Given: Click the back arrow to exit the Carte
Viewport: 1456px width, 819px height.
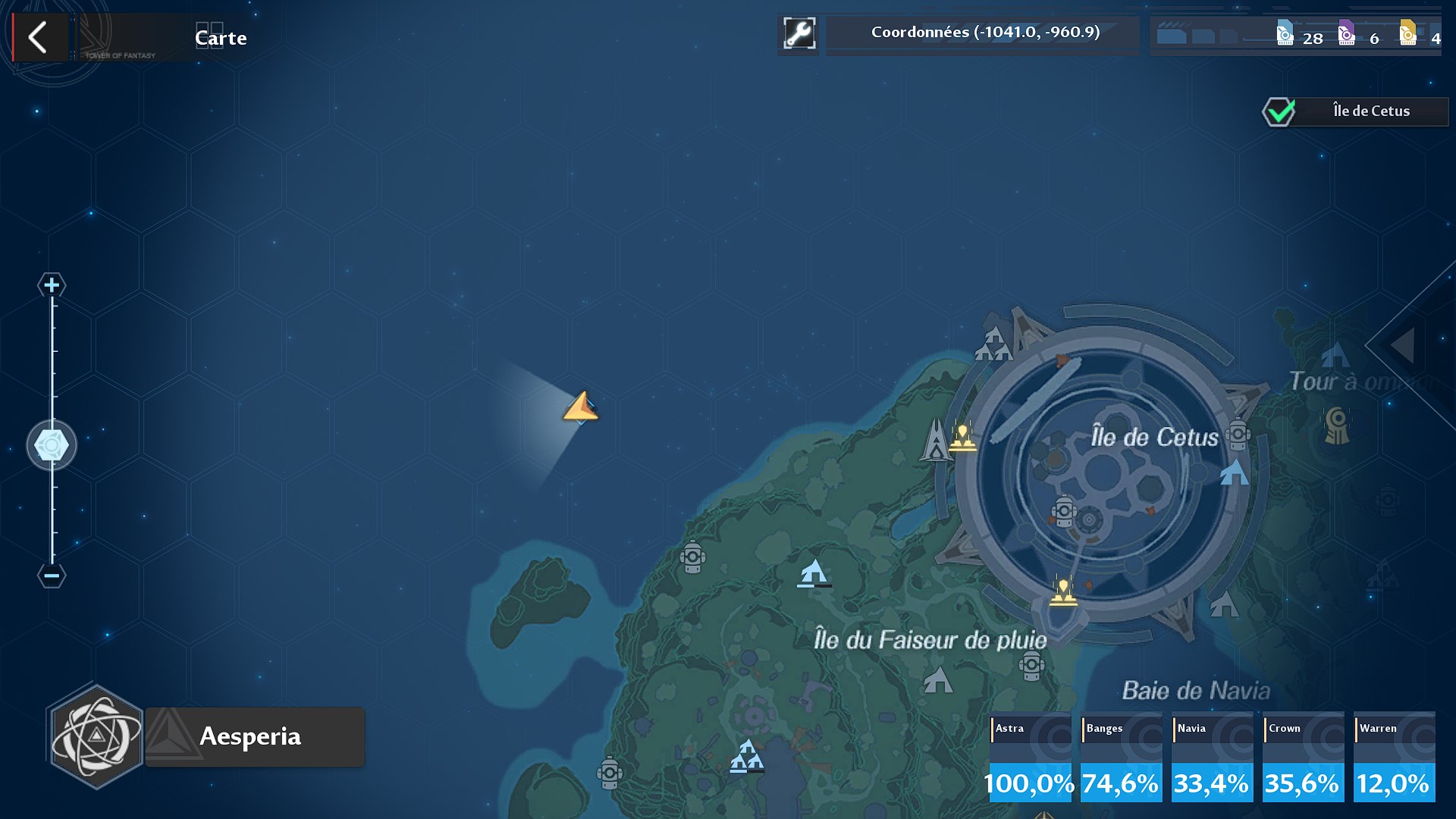Looking at the screenshot, I should point(39,36).
